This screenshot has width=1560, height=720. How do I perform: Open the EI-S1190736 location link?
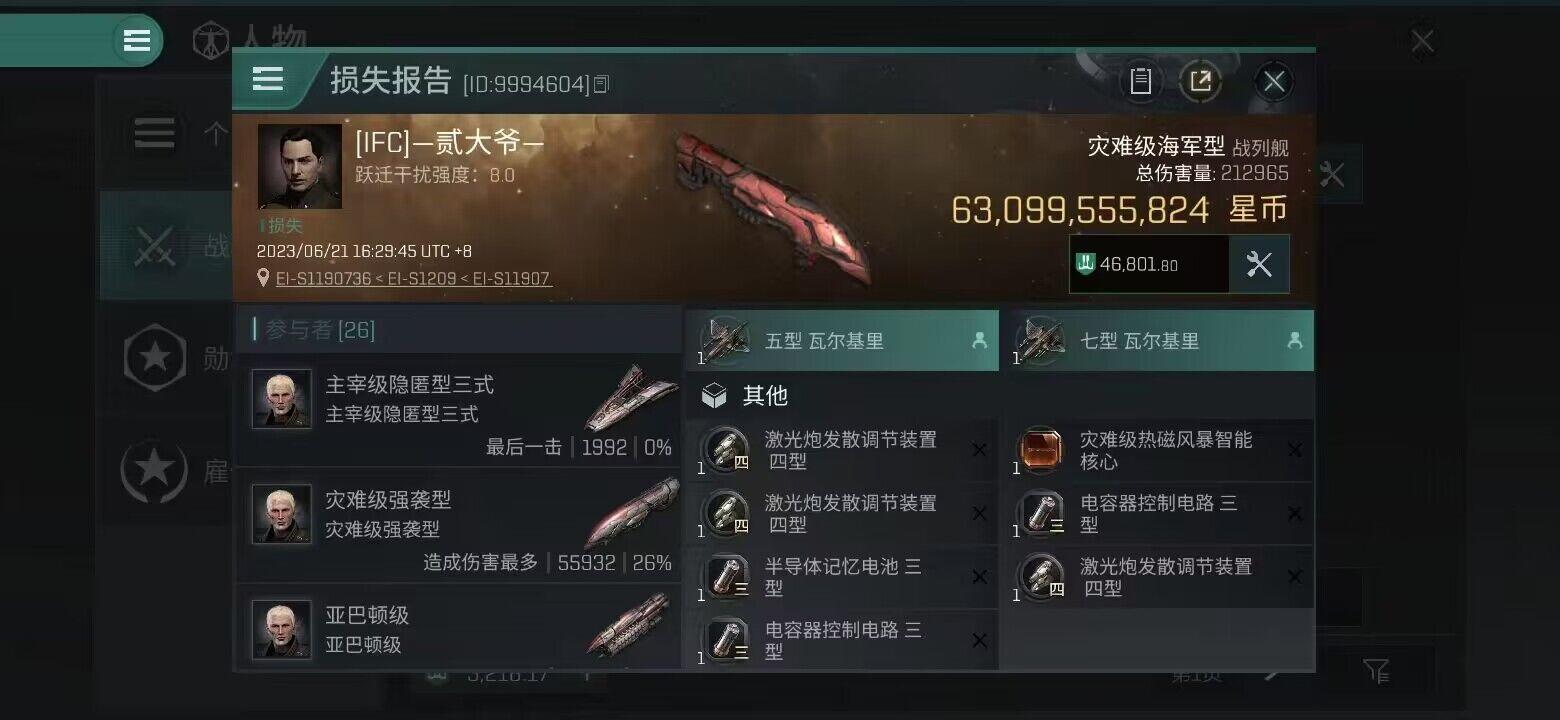point(327,279)
